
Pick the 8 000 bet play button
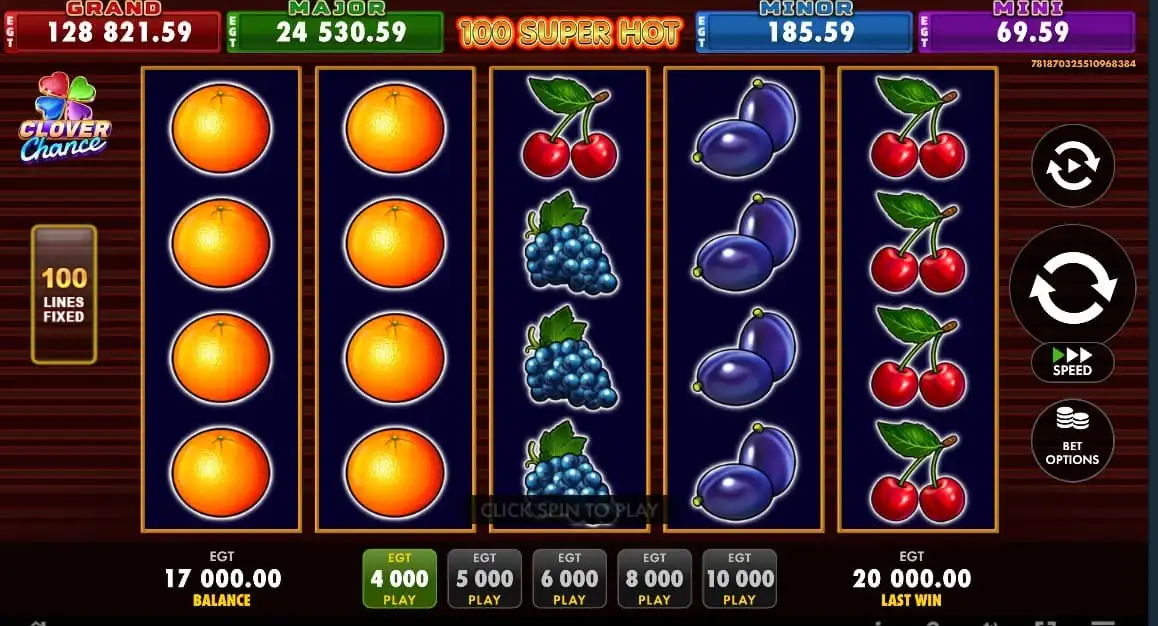coord(654,579)
